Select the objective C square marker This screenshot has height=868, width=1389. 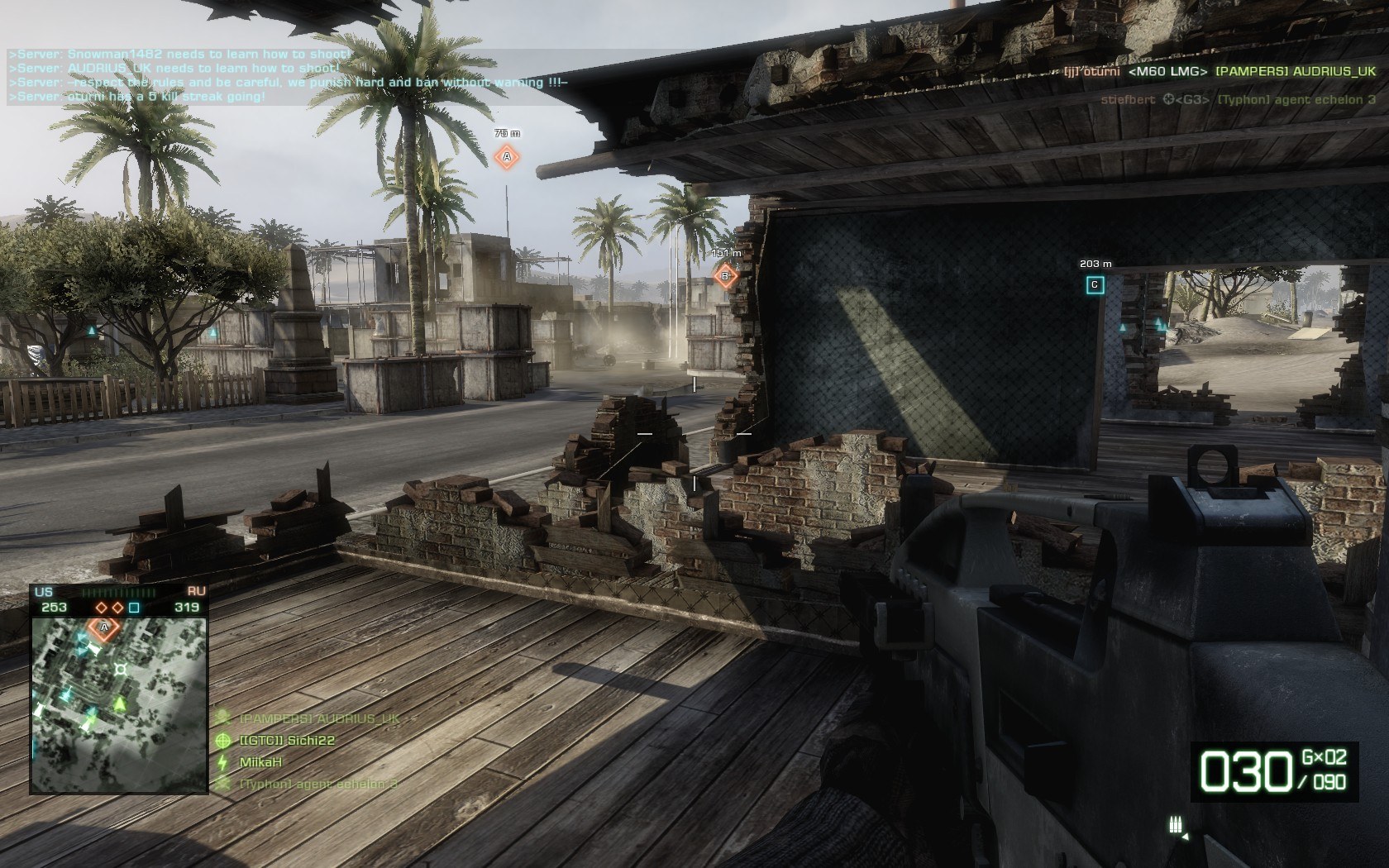[x=1095, y=285]
